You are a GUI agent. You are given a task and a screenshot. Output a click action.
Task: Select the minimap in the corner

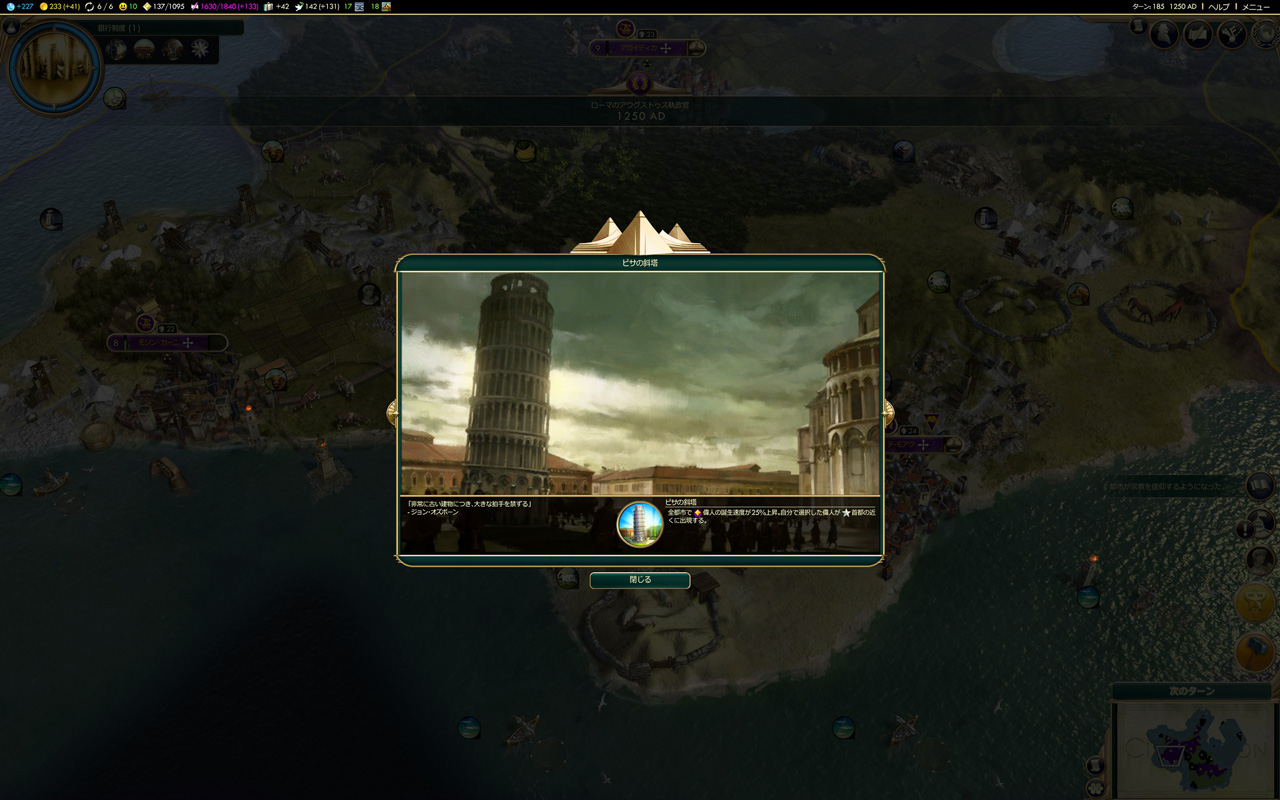pyautogui.click(x=1194, y=750)
